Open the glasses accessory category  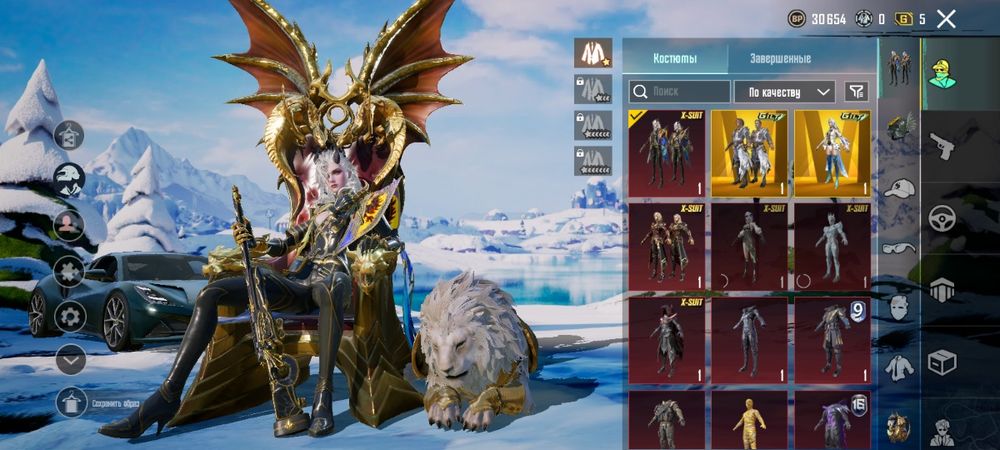[899, 247]
